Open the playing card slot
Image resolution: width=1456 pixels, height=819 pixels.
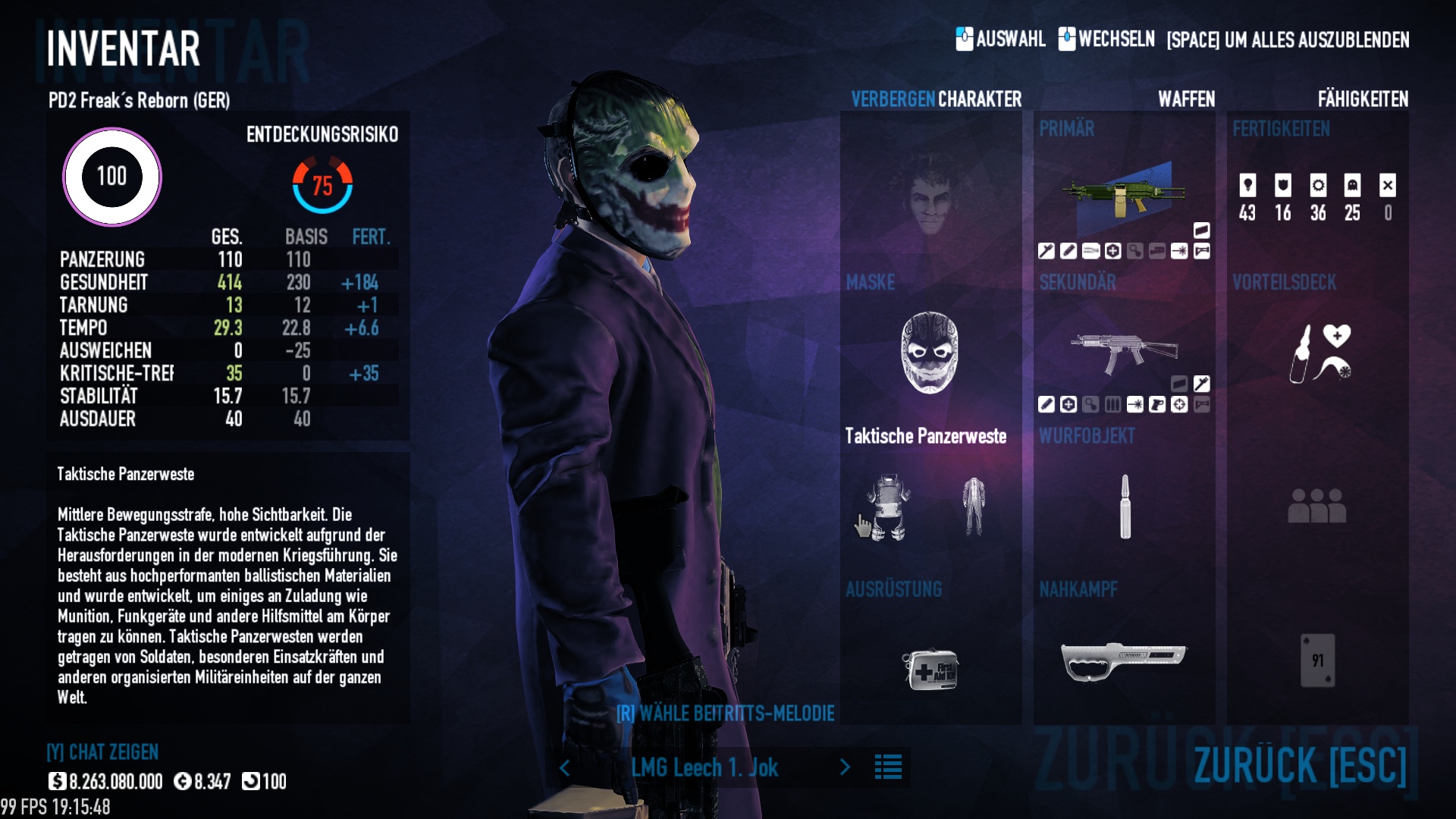pyautogui.click(x=1317, y=661)
